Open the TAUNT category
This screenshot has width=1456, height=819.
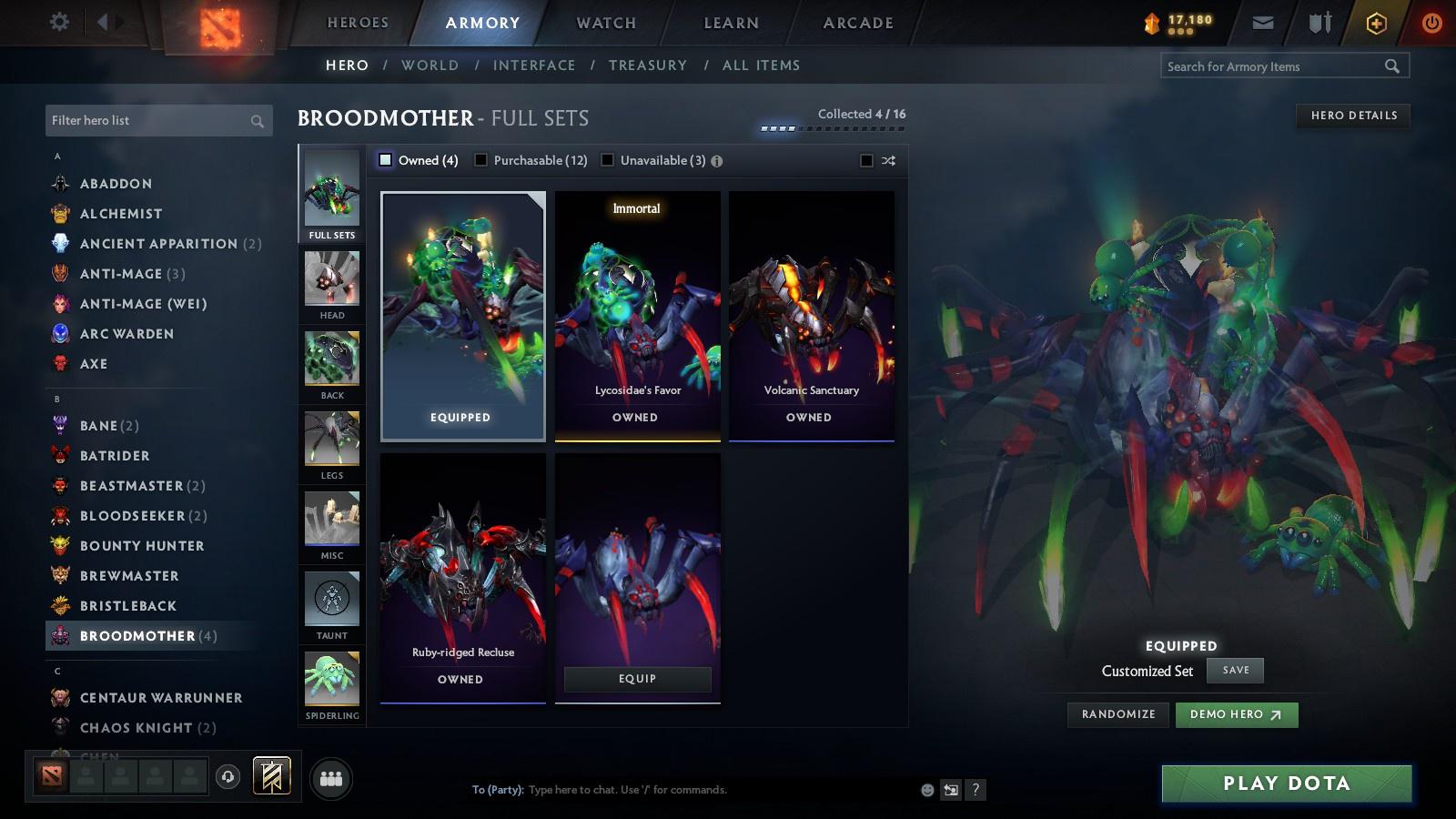(x=331, y=603)
